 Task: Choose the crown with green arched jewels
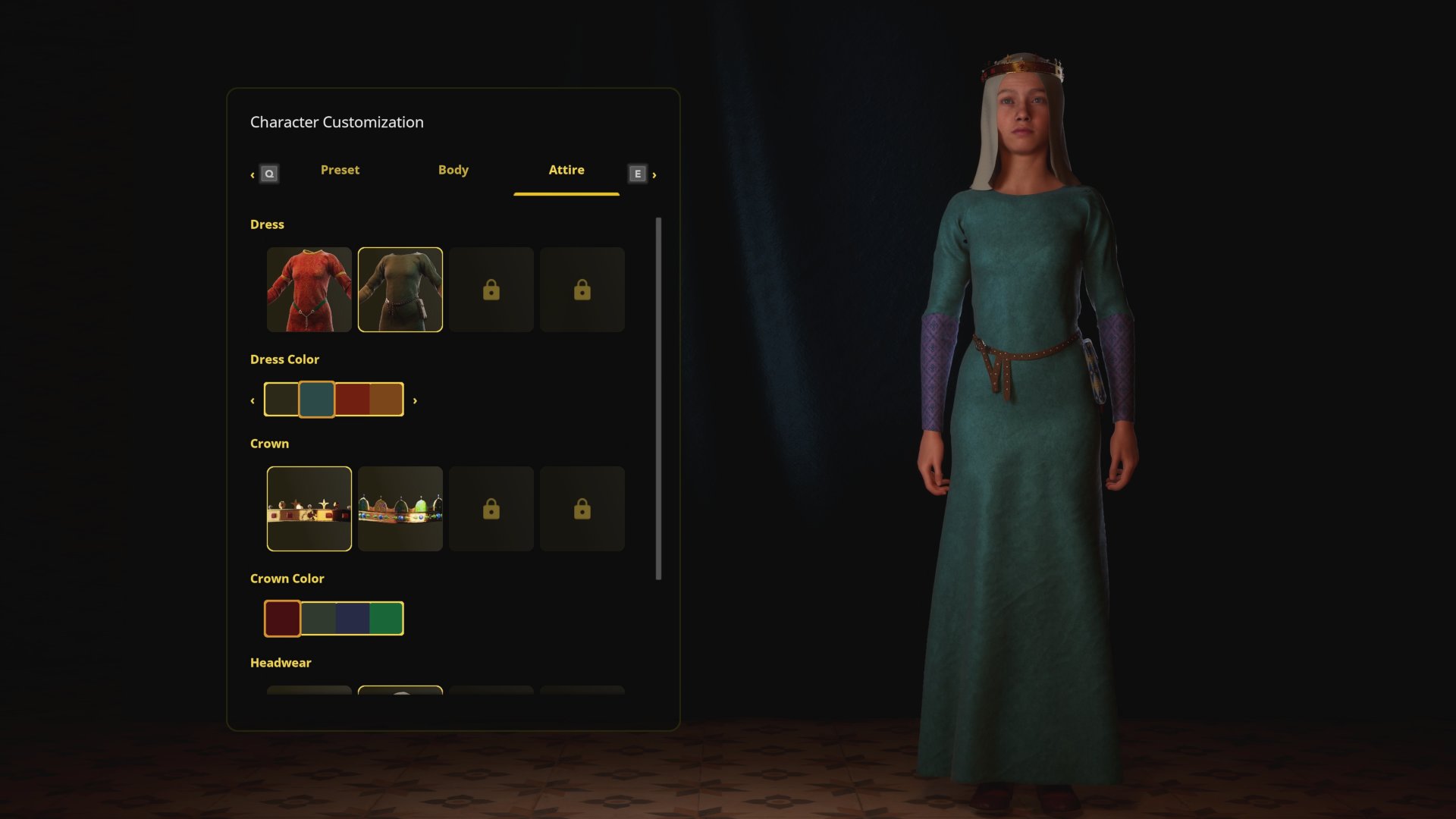(400, 509)
